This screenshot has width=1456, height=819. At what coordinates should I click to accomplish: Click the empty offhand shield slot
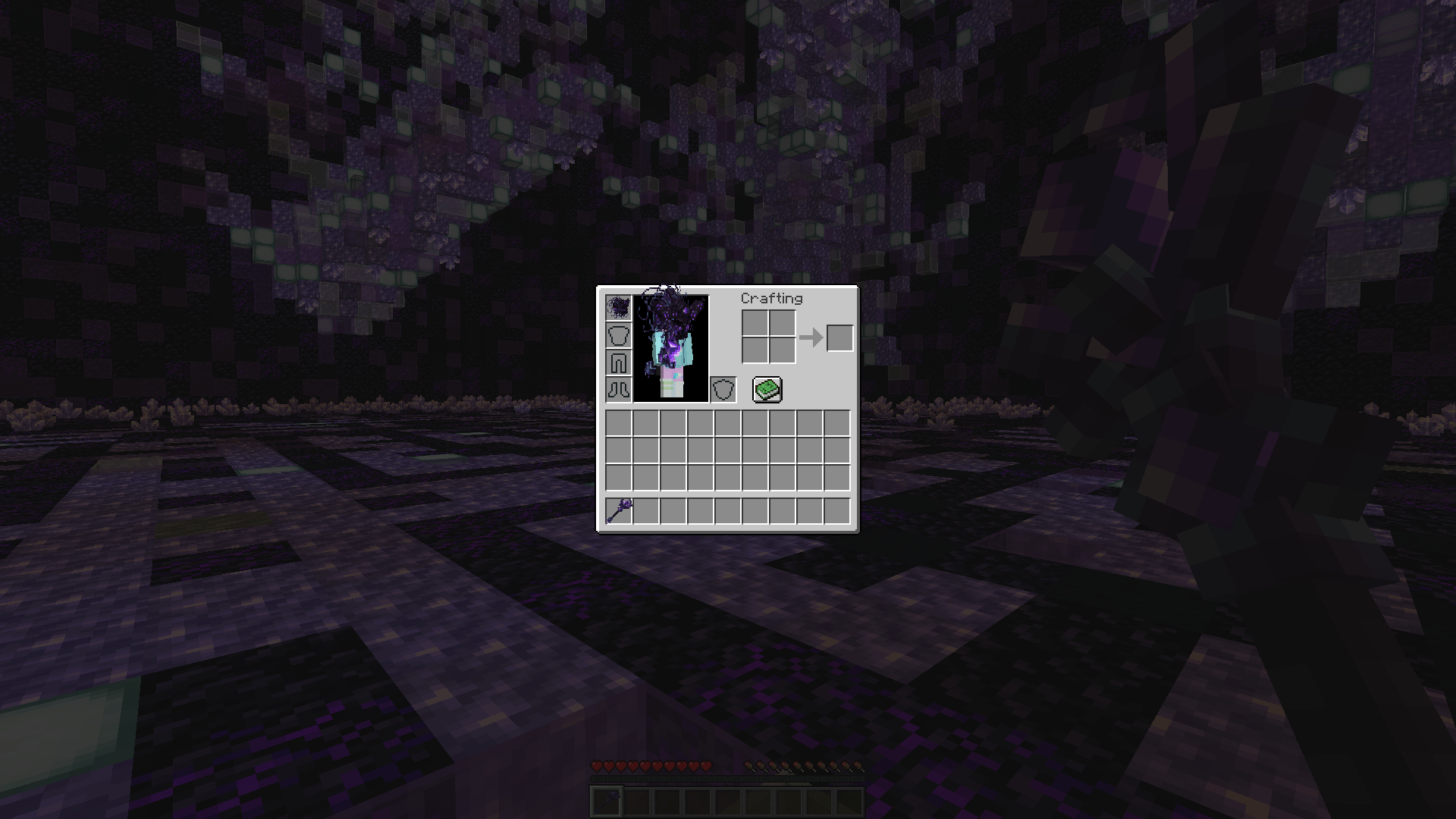(x=724, y=389)
